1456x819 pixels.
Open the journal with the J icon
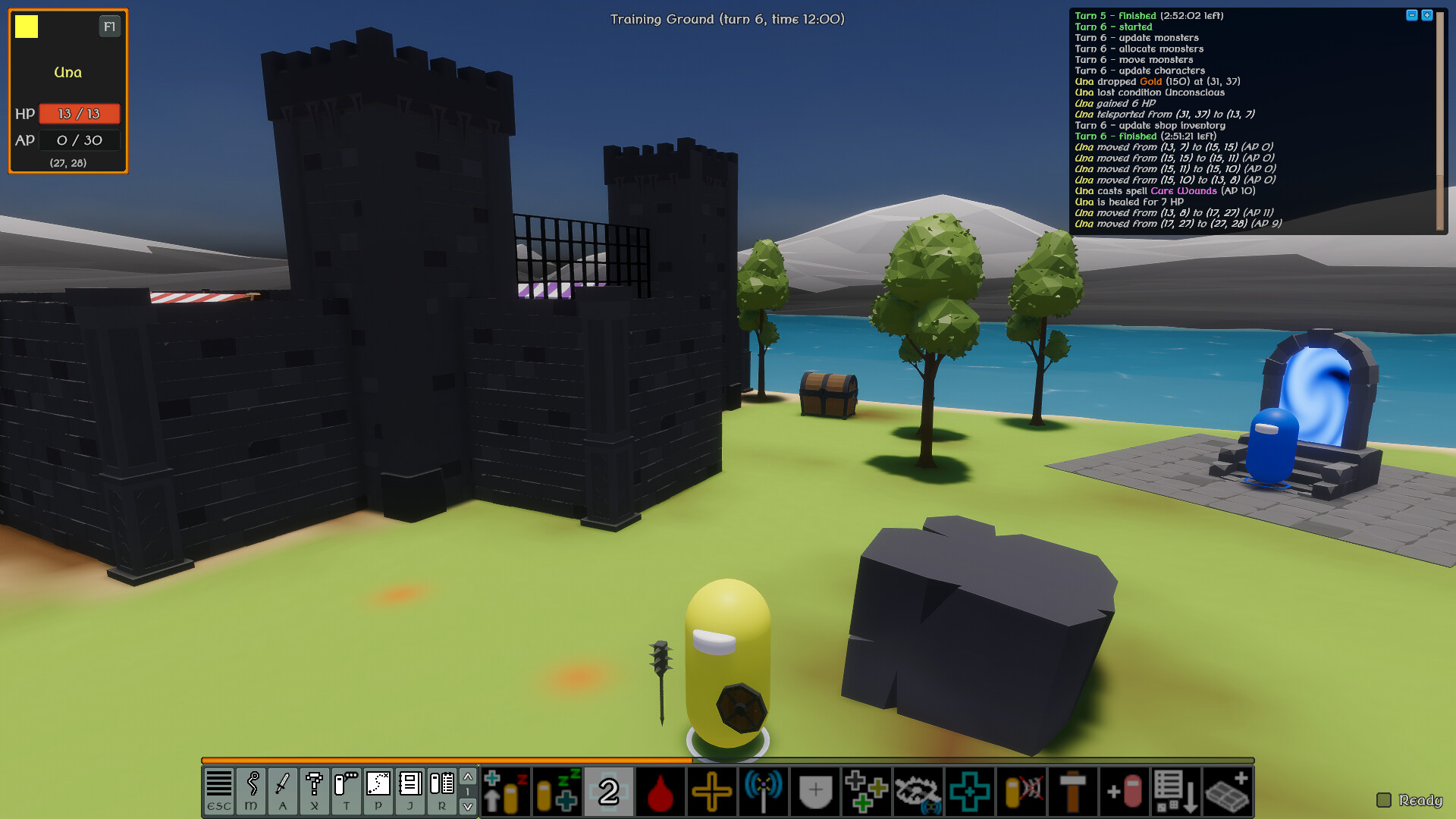click(409, 789)
